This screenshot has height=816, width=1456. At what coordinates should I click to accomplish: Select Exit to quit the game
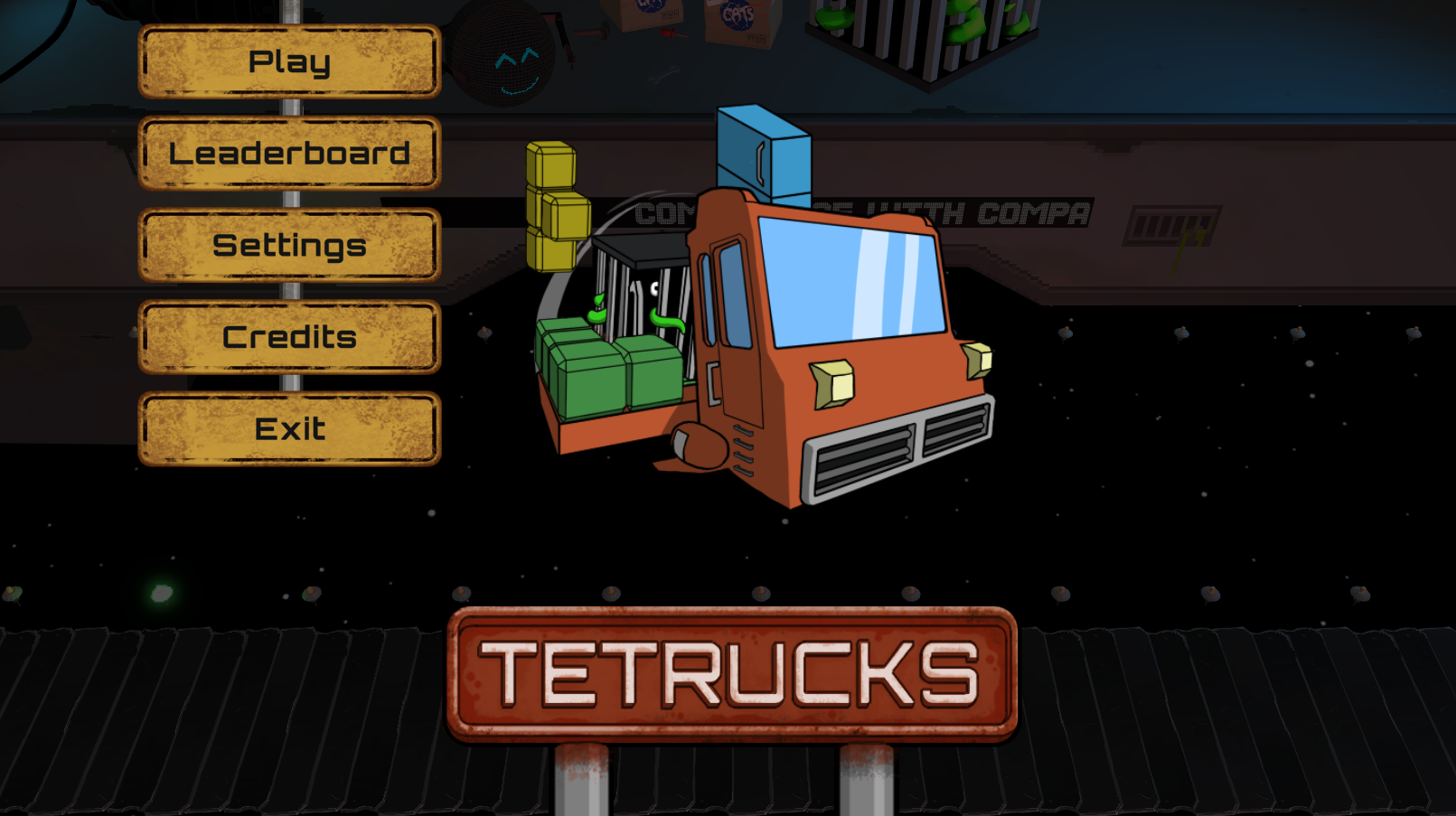click(289, 428)
